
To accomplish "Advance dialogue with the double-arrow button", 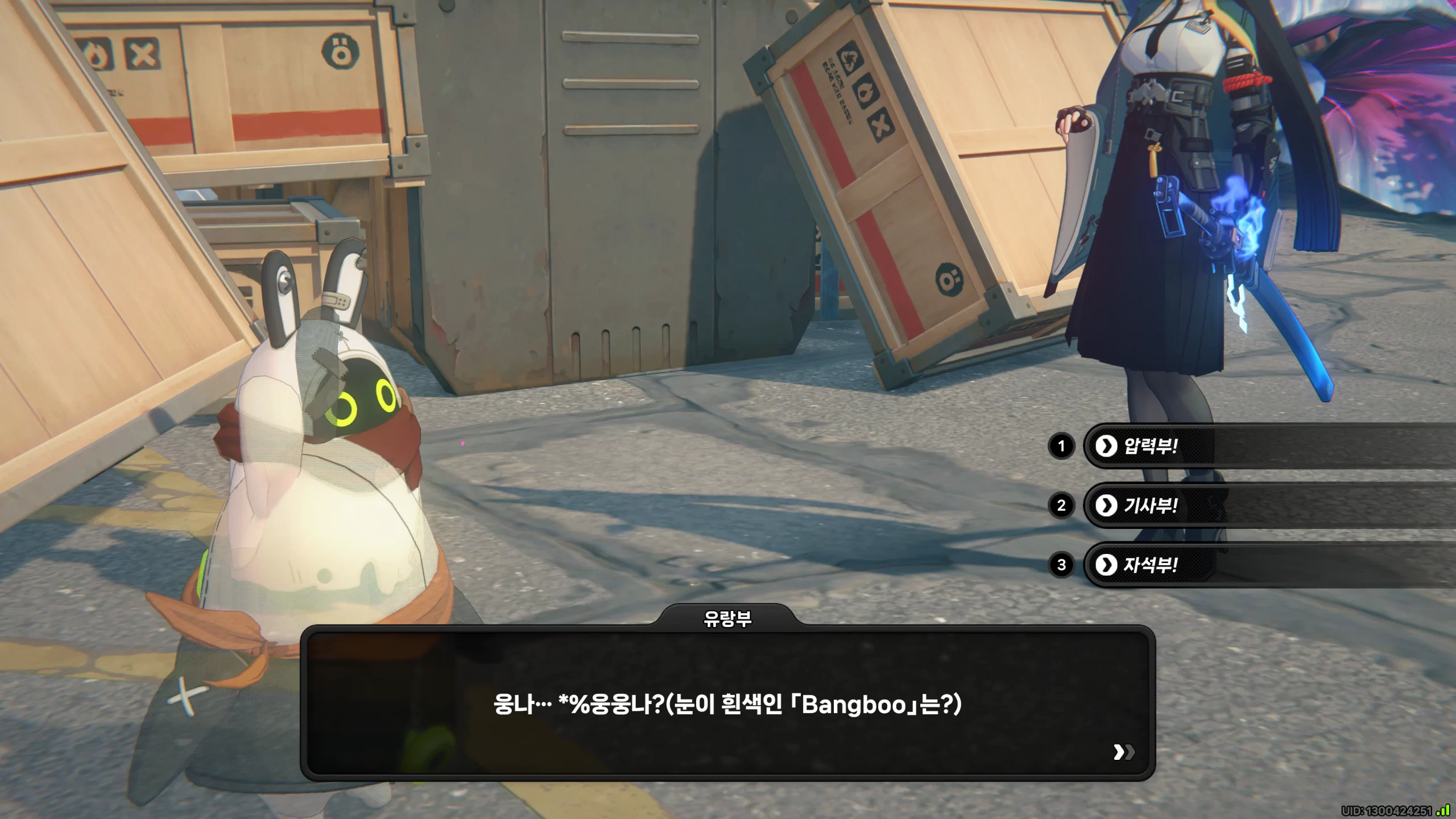I will coord(1123,752).
